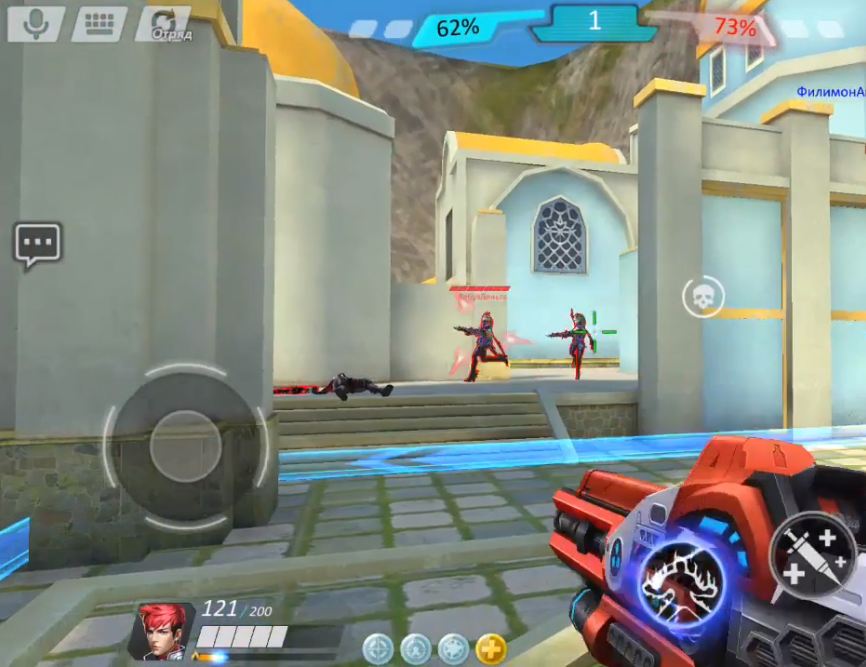Tap the center of the movement joystick
Screen dimensions: 866x667
(x=185, y=445)
